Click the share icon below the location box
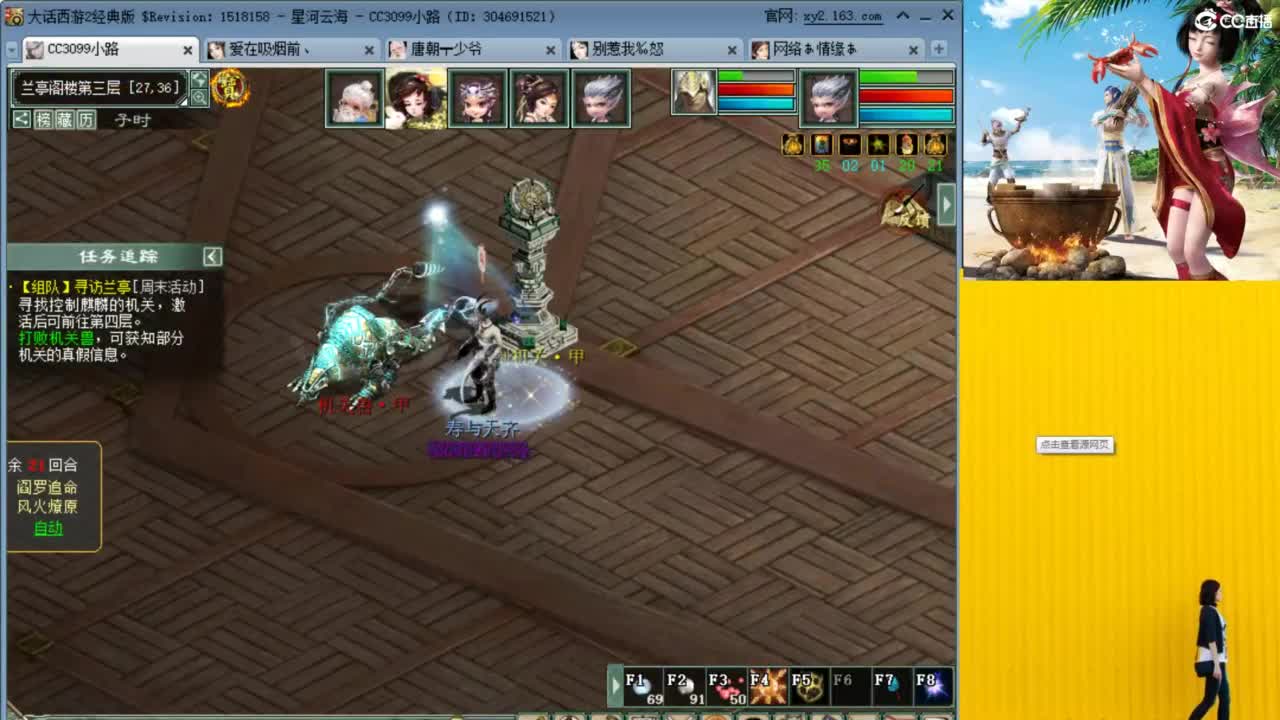 22,118
